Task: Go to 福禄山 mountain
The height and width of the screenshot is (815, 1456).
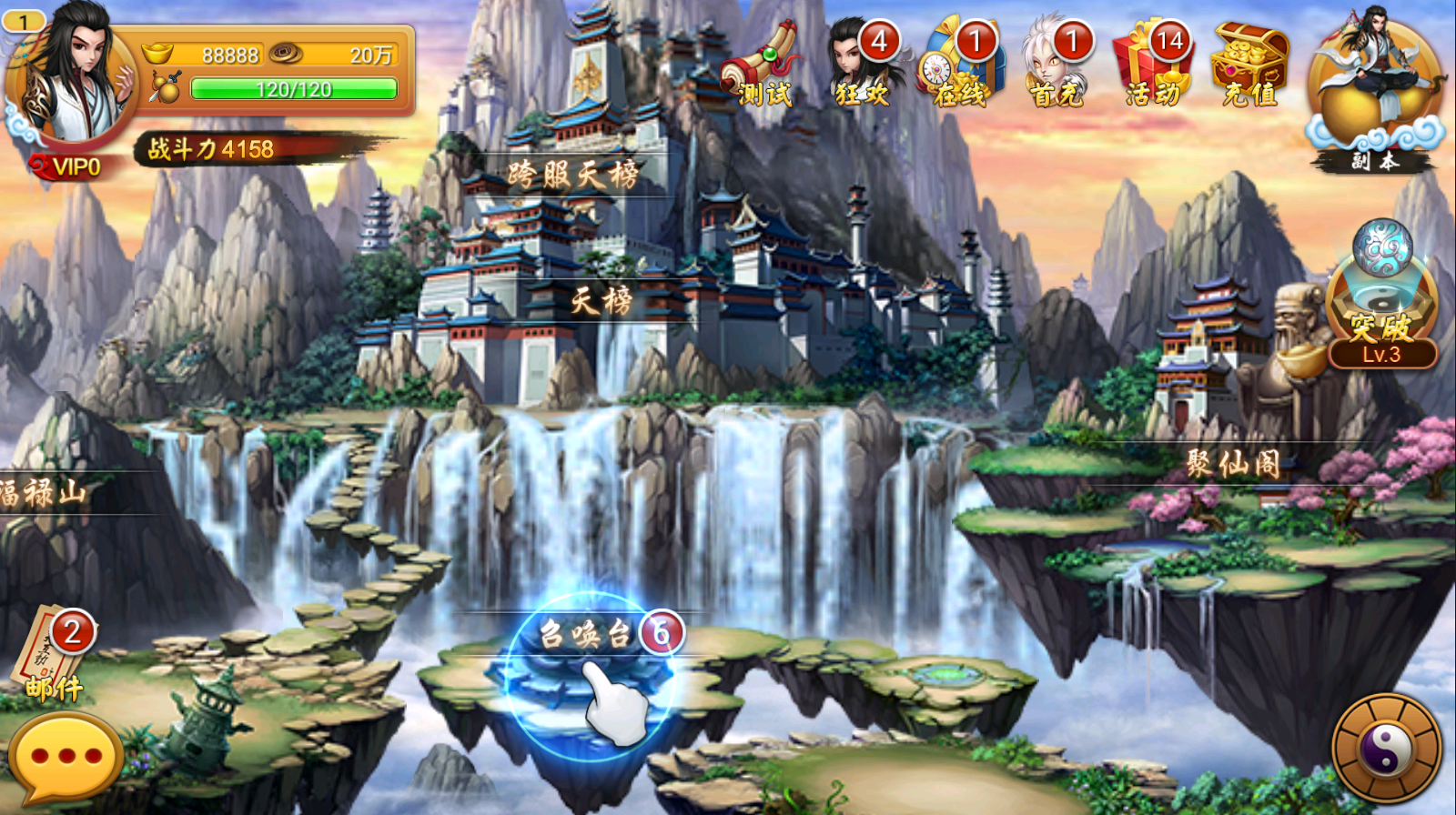Action: coord(44,493)
